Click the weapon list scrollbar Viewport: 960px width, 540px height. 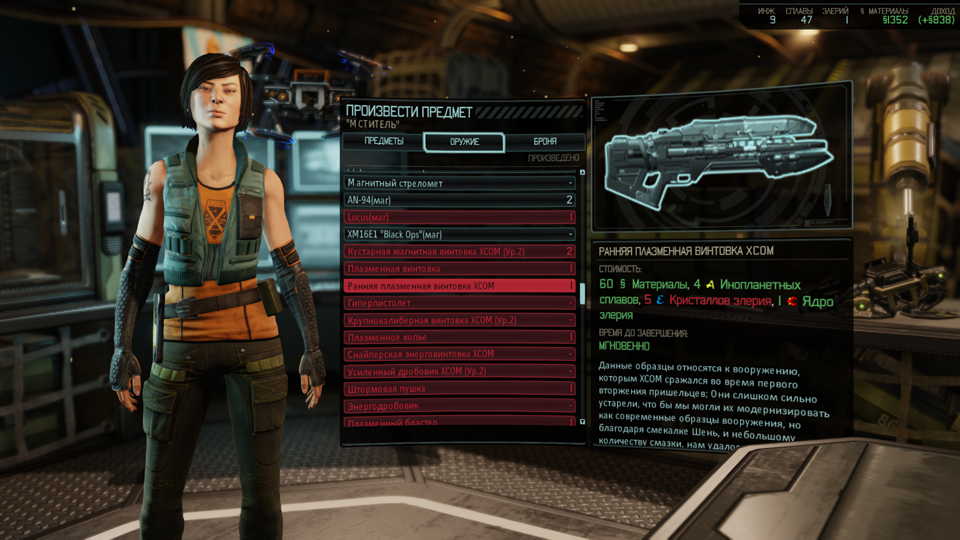click(583, 300)
